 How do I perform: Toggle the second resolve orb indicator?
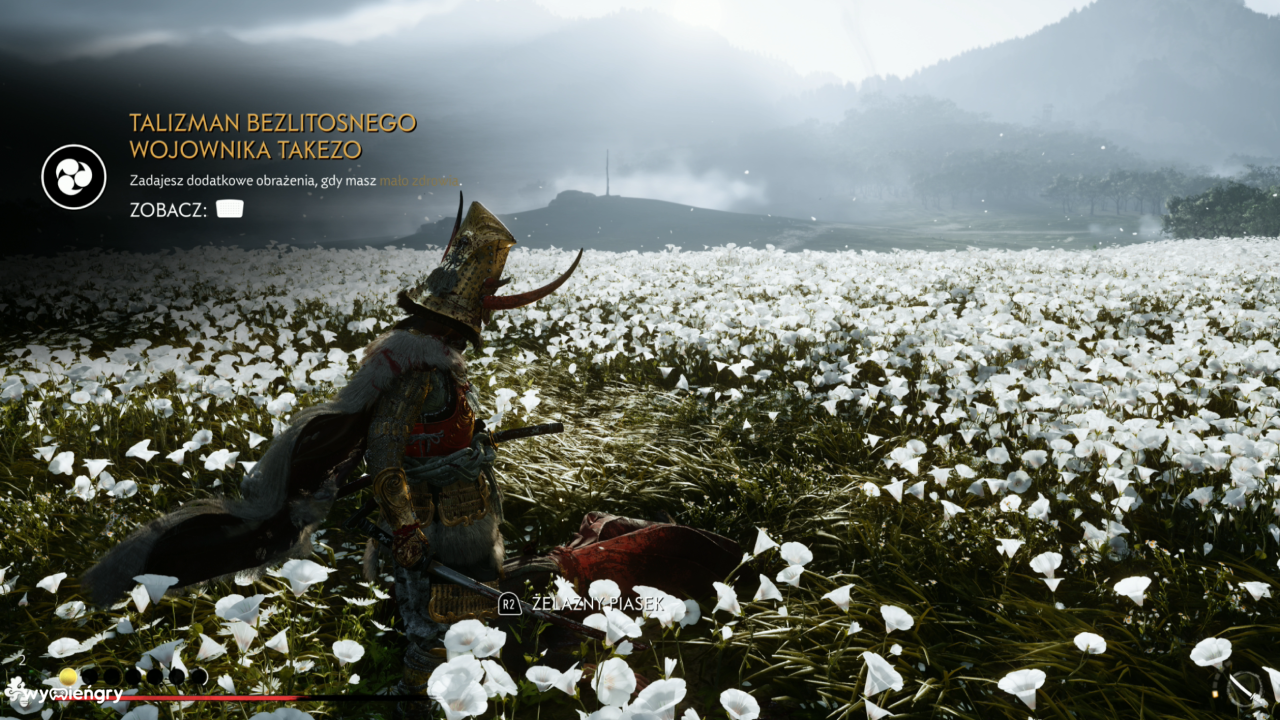(111, 676)
